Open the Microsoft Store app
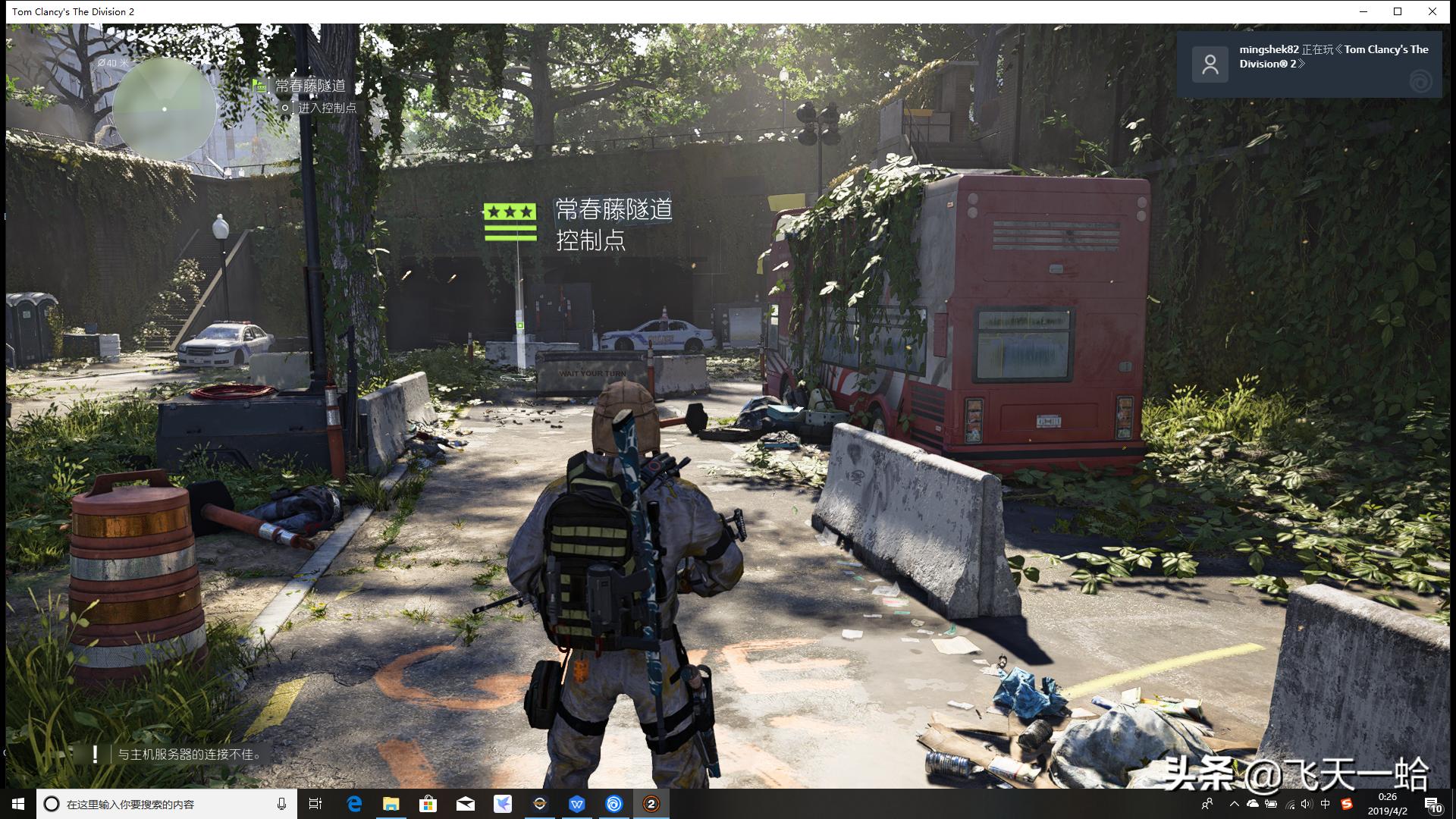 pos(428,803)
